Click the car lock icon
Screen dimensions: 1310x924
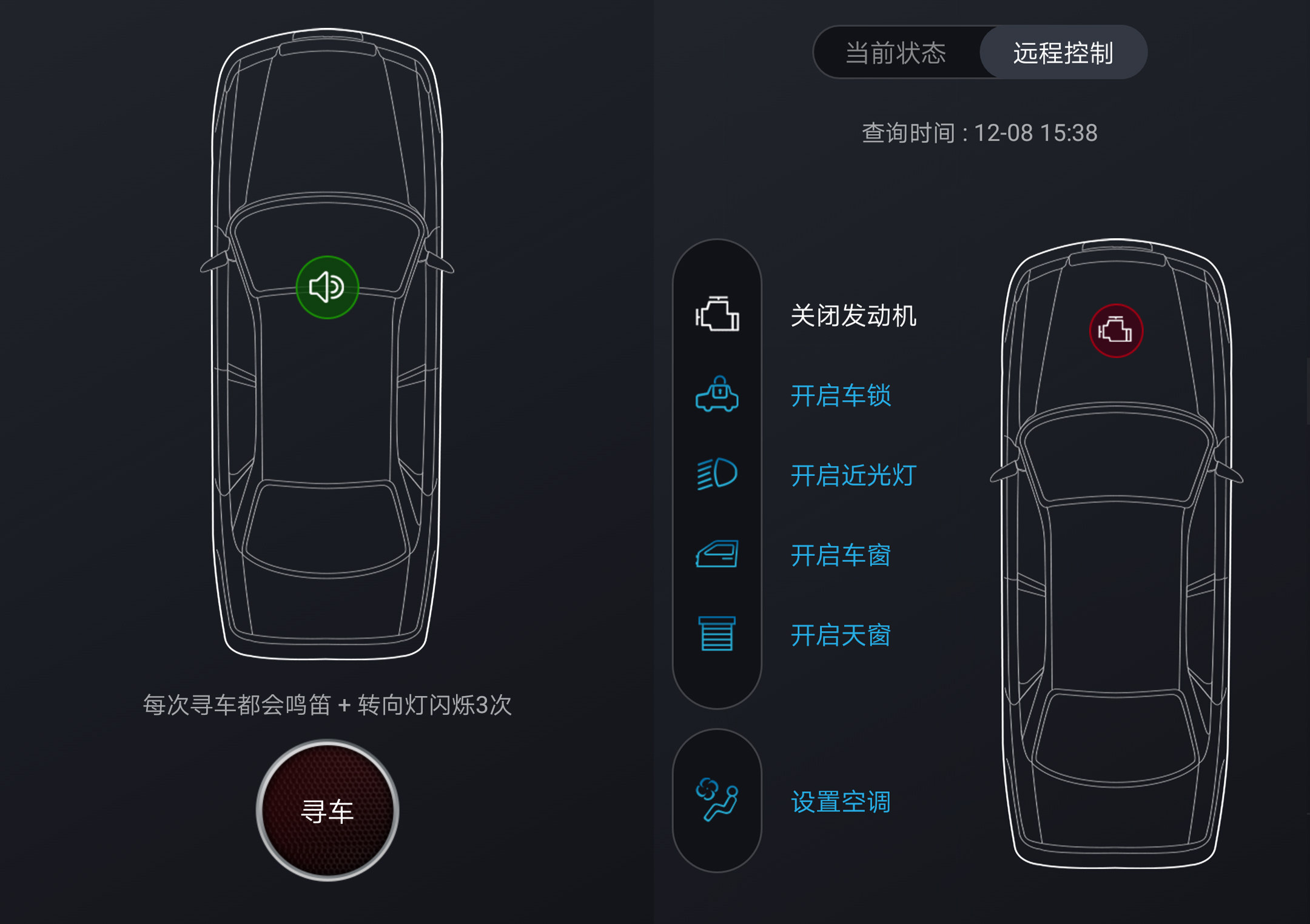[717, 395]
